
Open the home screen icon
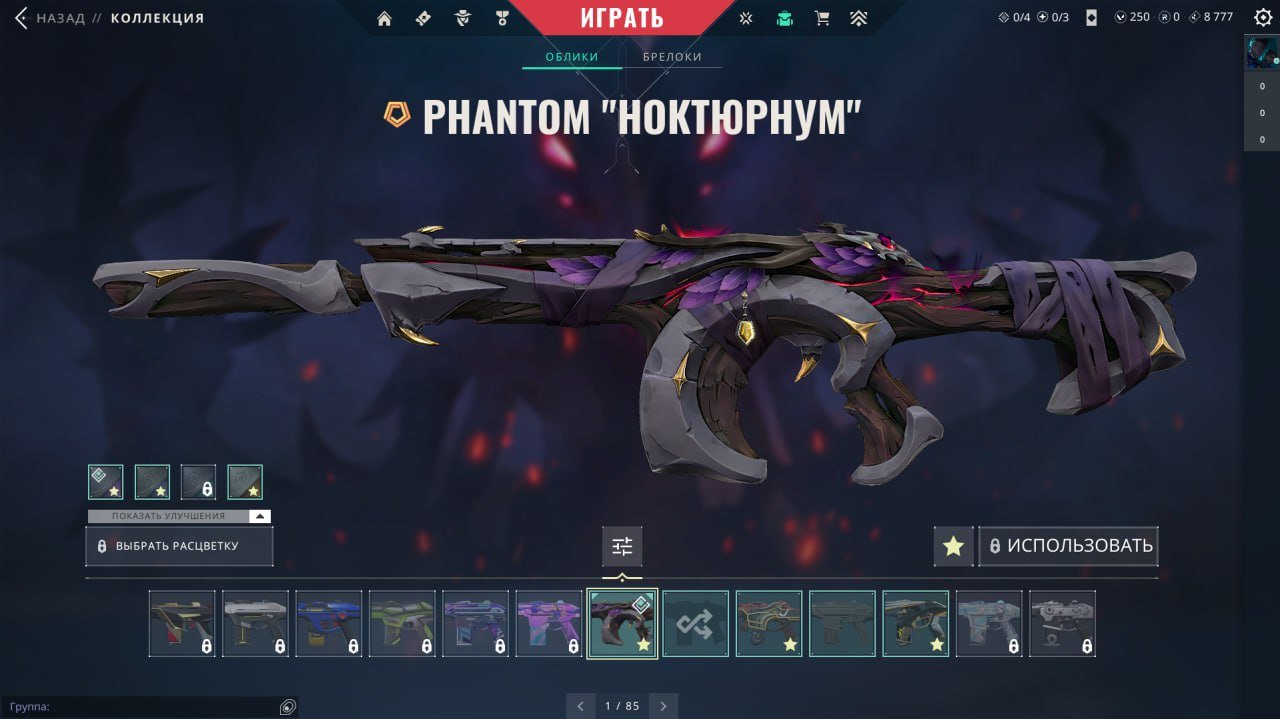point(384,18)
